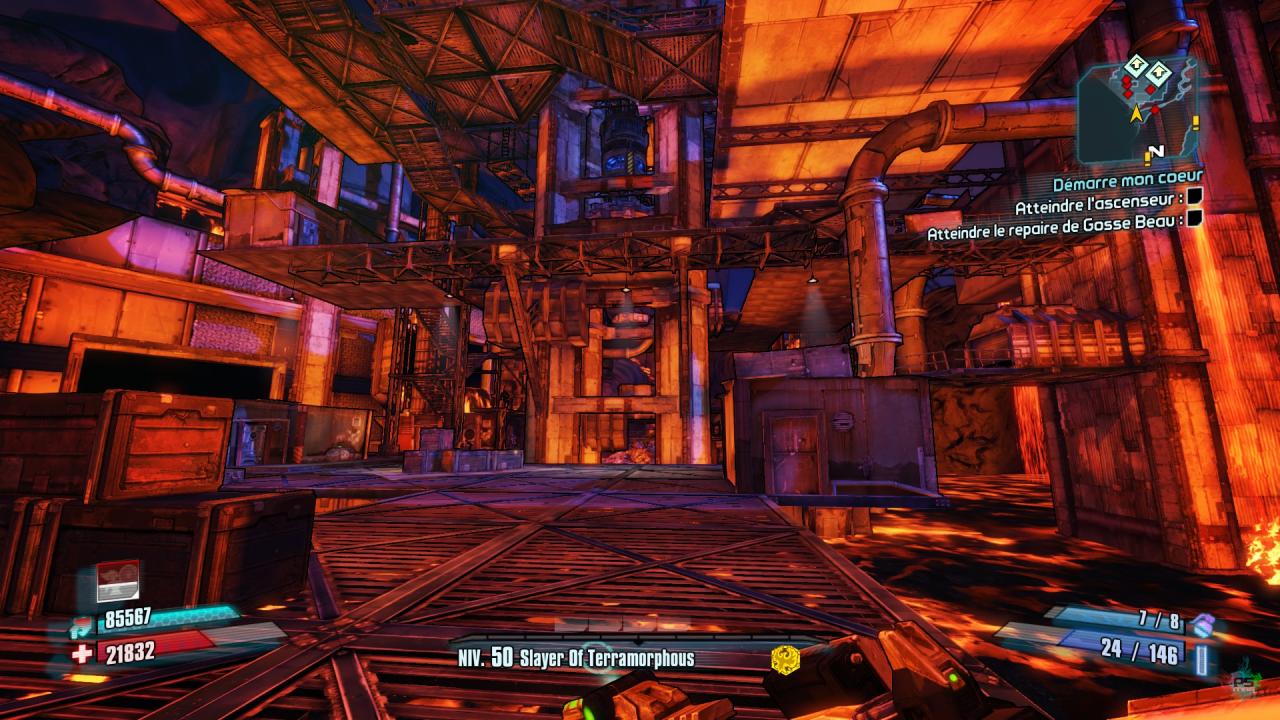Open the minimap in the corner
The image size is (1280, 720).
tap(1138, 108)
